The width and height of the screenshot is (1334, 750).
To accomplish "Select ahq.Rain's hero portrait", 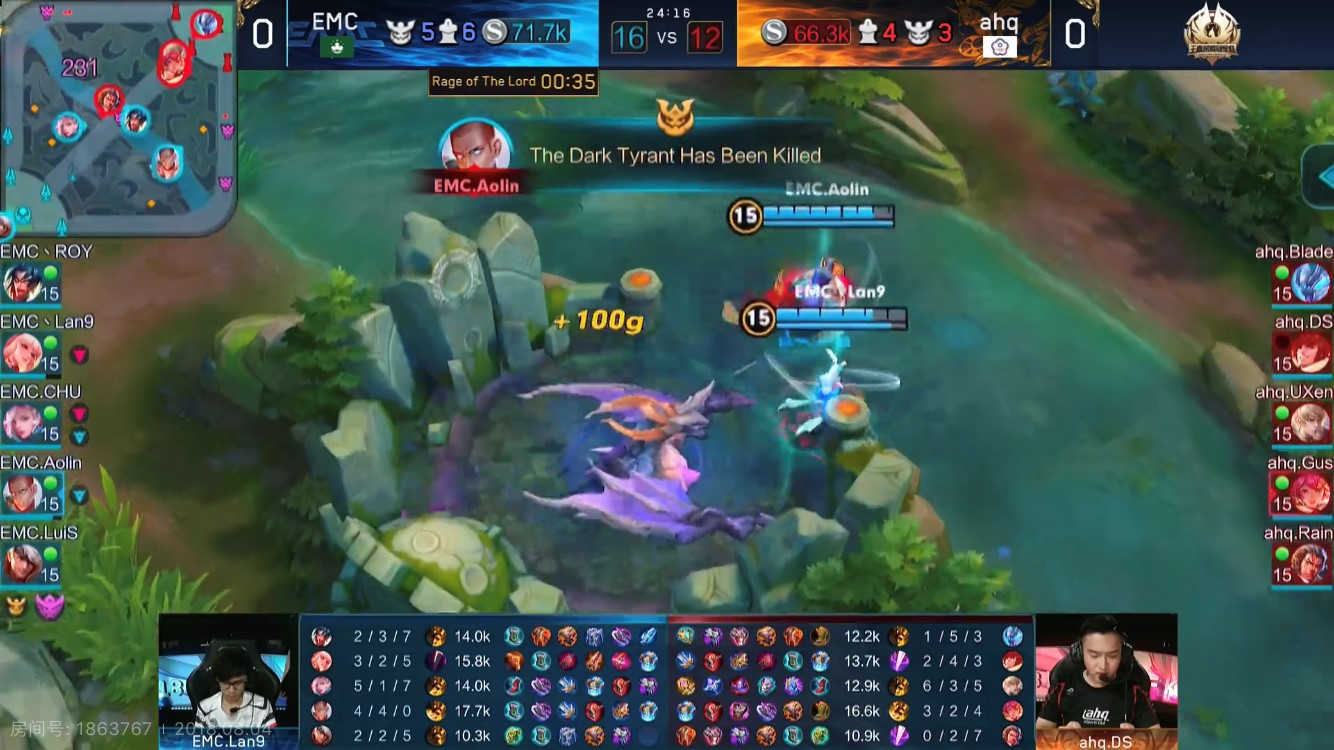I will (x=1310, y=564).
